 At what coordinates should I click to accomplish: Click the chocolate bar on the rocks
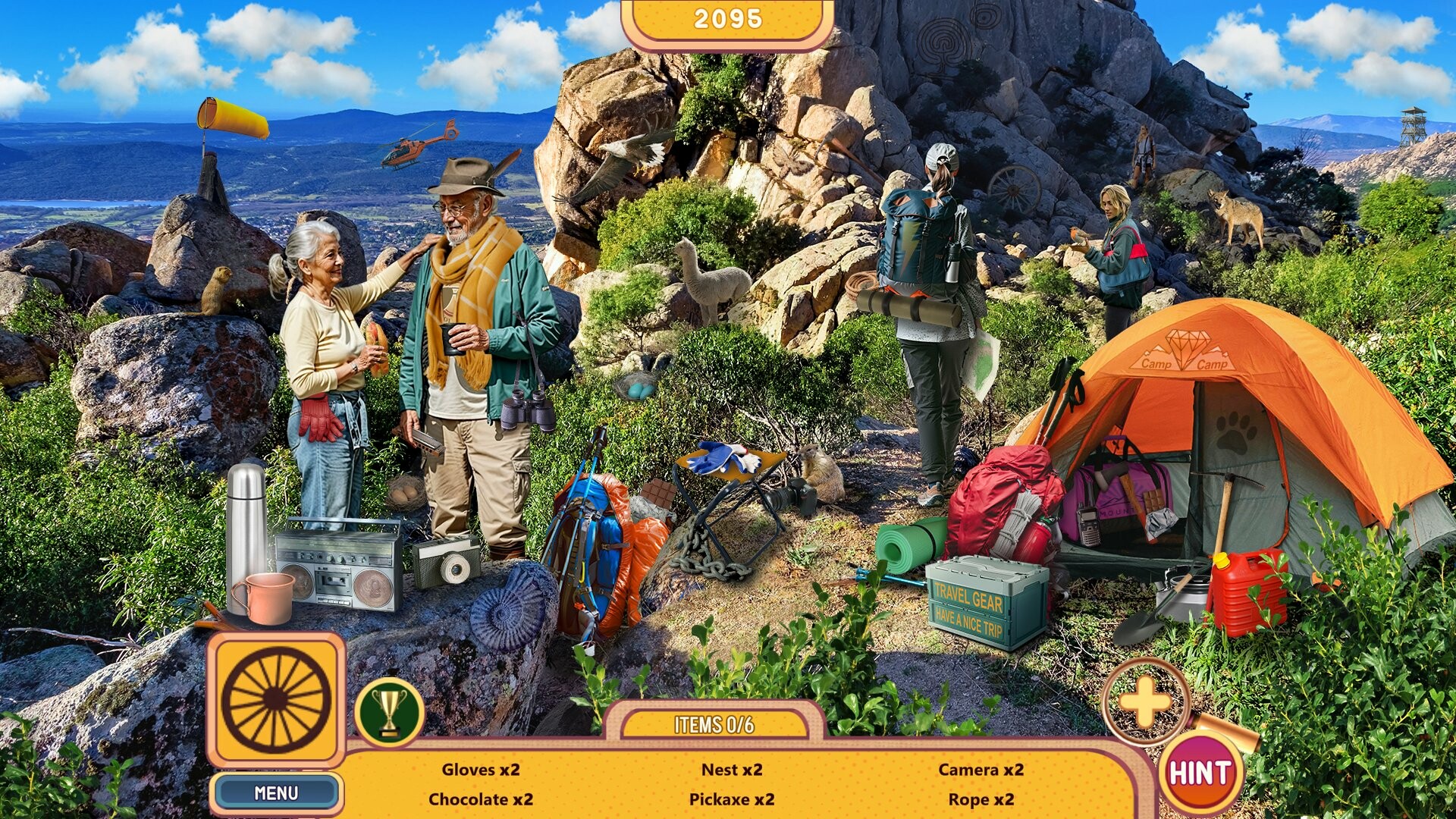[x=655, y=493]
